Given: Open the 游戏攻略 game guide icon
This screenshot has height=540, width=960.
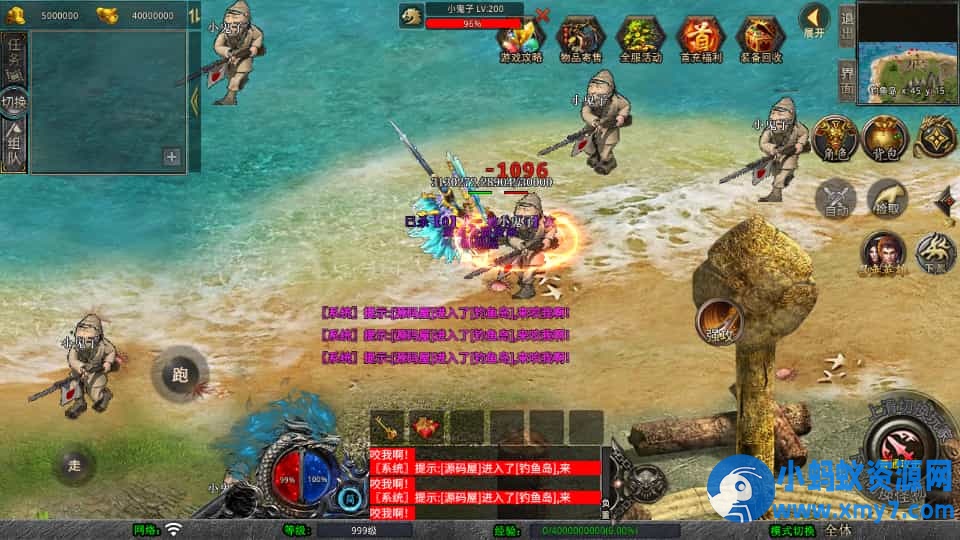Looking at the screenshot, I should (x=521, y=39).
